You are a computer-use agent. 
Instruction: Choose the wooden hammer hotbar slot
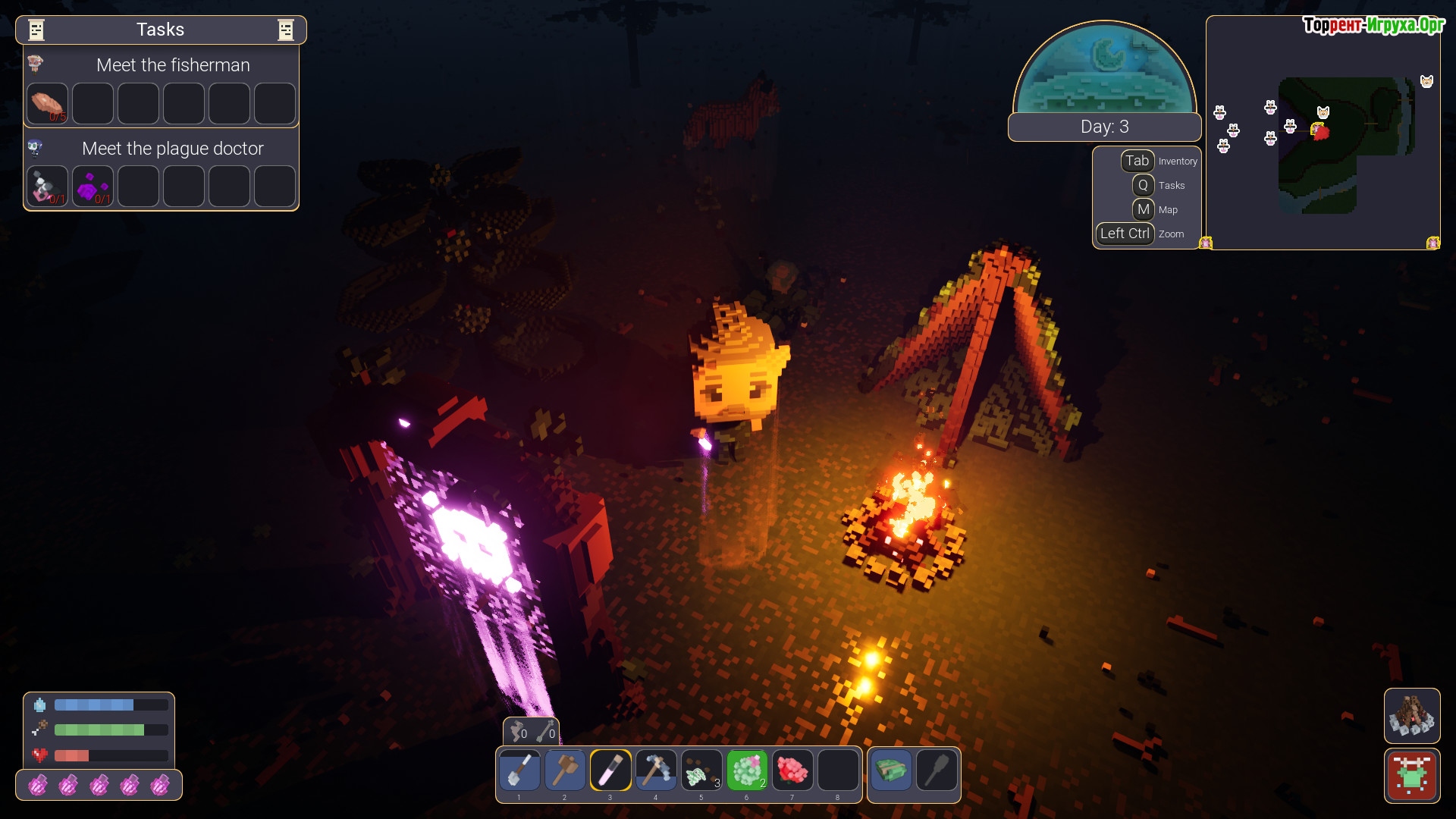565,770
